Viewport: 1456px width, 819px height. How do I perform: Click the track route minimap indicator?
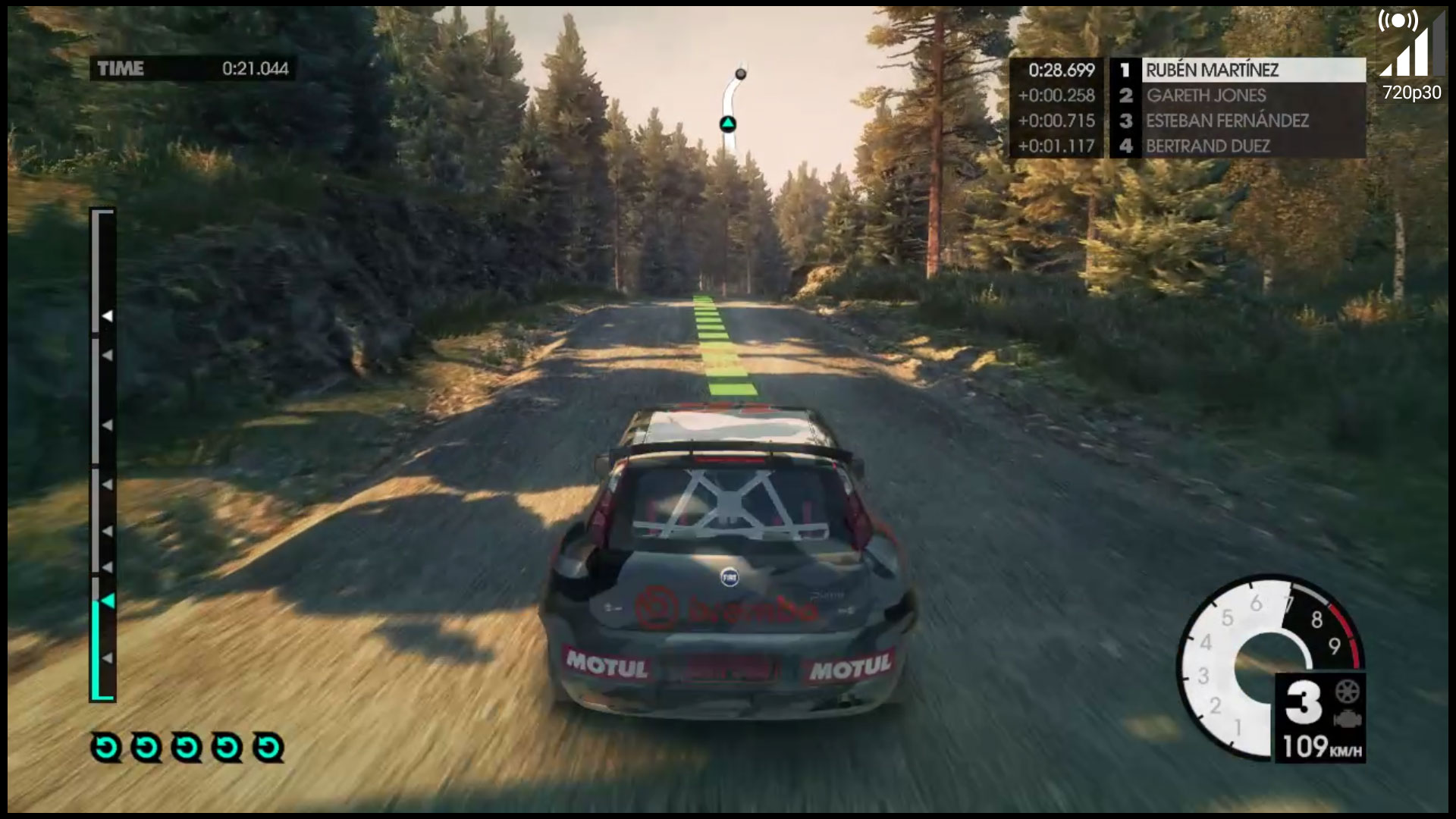click(x=731, y=102)
